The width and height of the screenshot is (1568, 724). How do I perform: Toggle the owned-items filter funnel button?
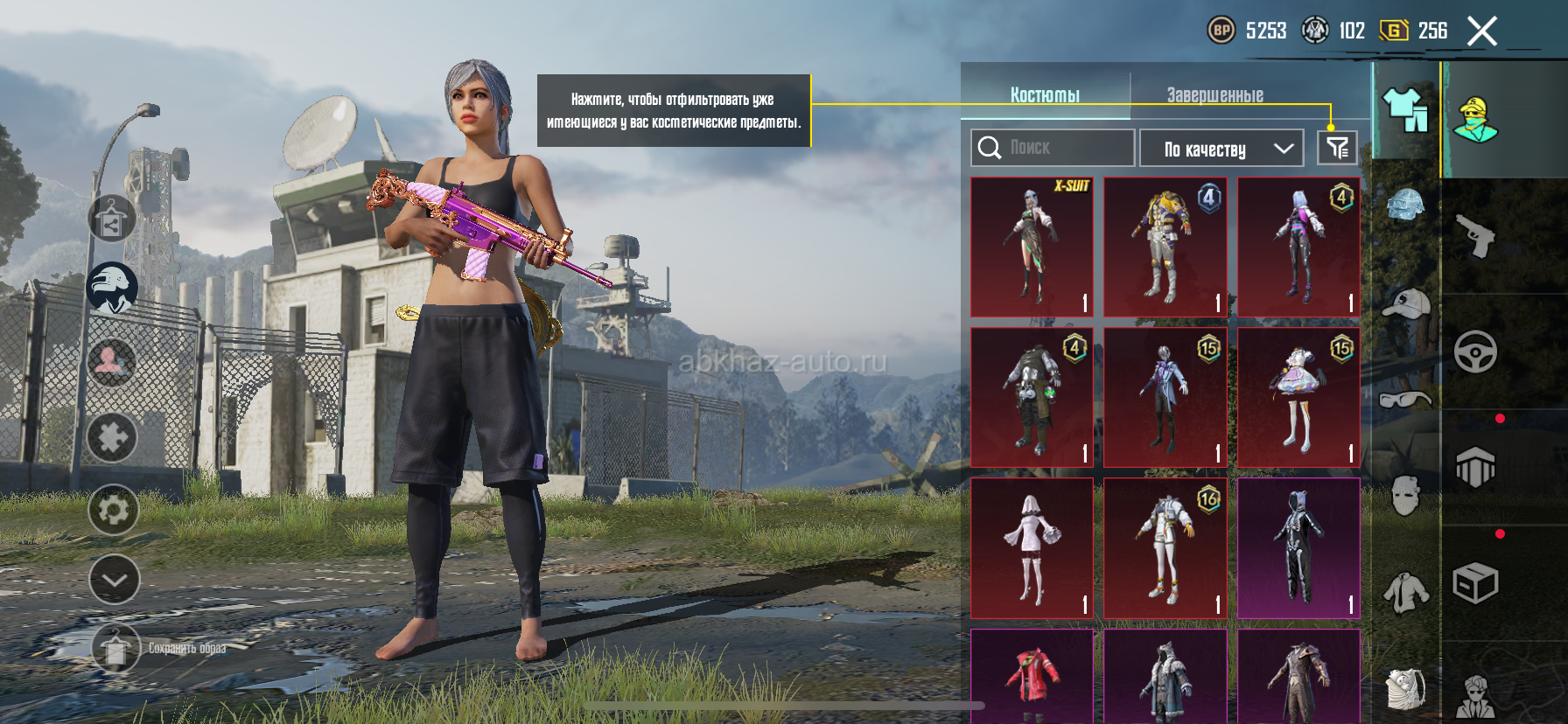pos(1337,148)
